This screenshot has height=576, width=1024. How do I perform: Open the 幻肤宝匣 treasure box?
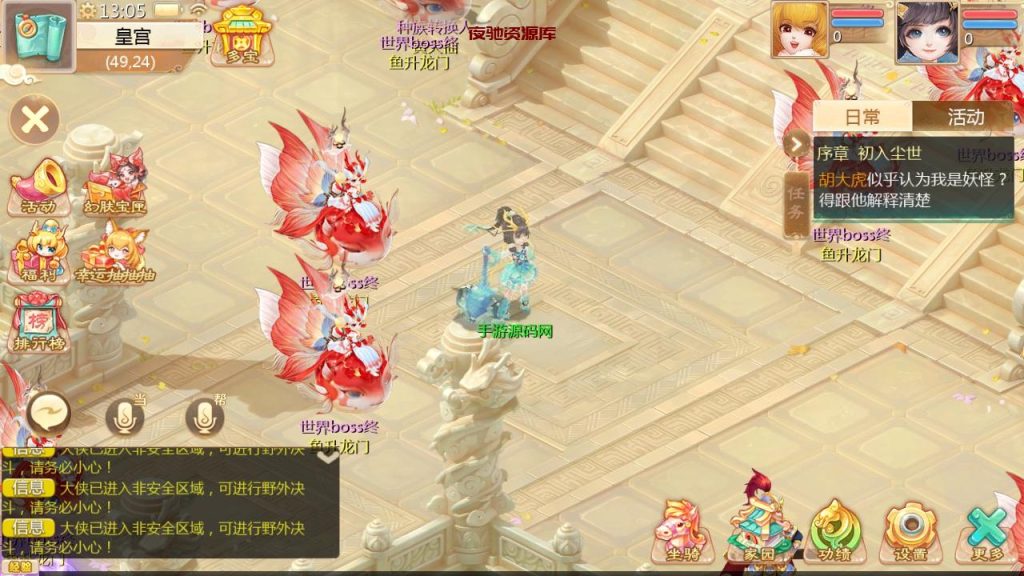click(x=116, y=187)
